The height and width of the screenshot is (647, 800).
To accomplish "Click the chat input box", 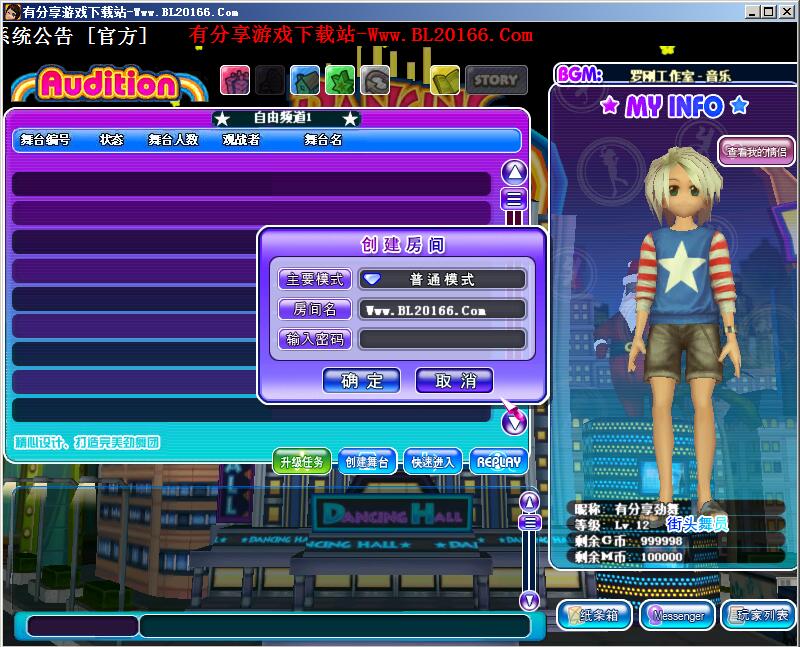I will (x=334, y=626).
